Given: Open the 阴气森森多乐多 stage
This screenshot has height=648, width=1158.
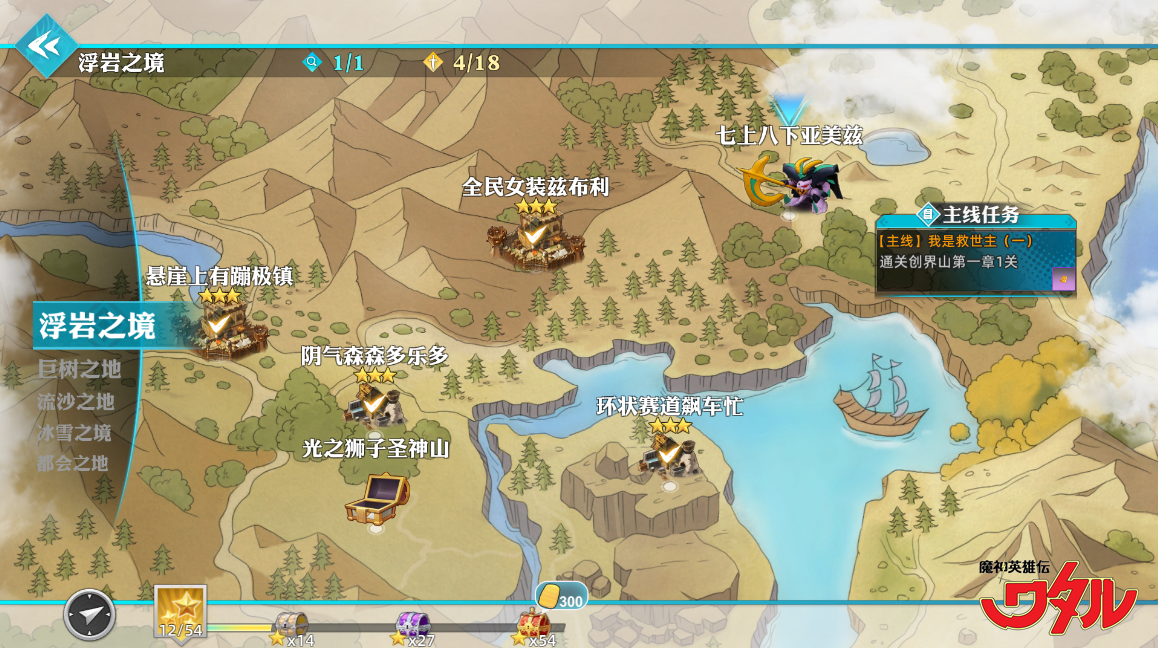Looking at the screenshot, I should tap(374, 403).
